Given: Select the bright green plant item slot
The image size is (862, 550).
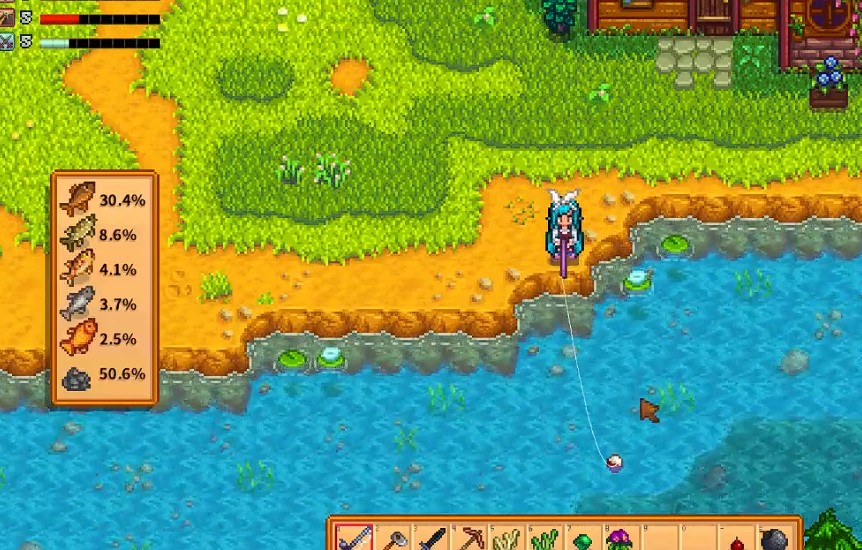Looking at the screenshot, I should click(x=544, y=540).
